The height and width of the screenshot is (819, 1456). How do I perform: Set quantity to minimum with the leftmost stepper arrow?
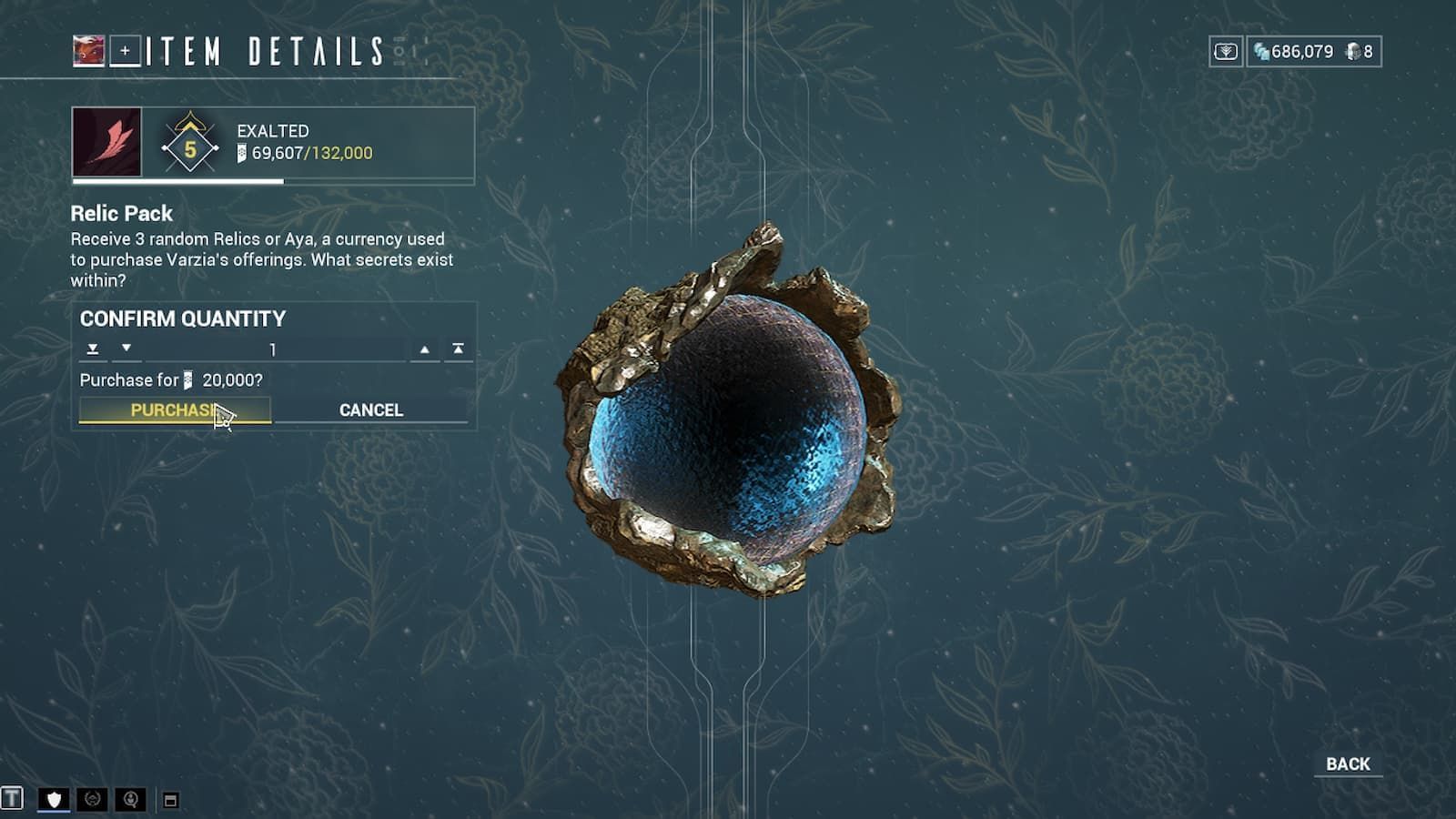(x=92, y=349)
